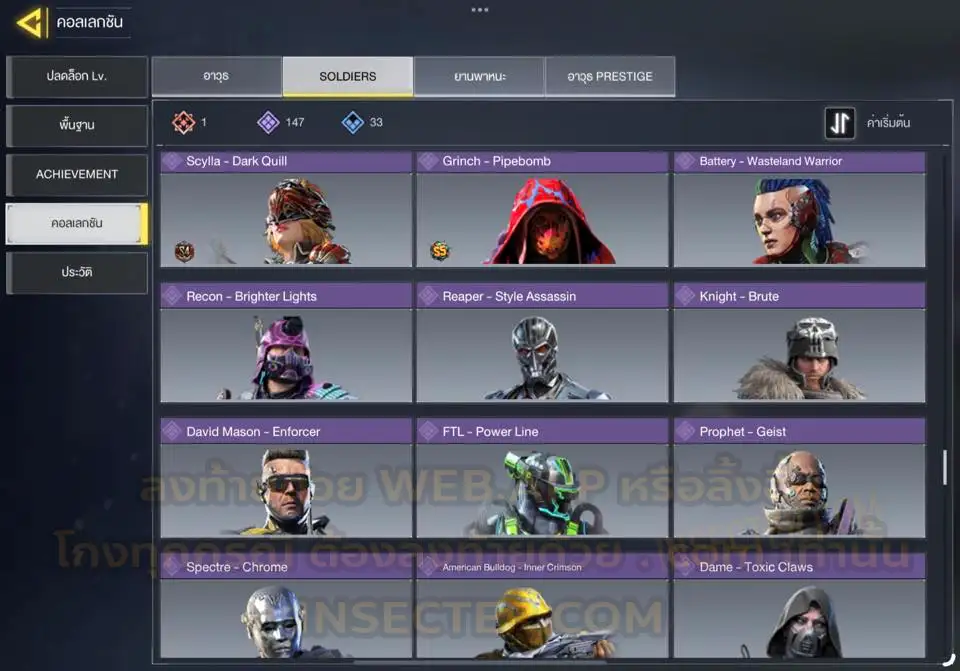Viewport: 960px width, 671px height.
Task: Choose the Grinch - Pipebomb skin
Action: click(x=542, y=209)
